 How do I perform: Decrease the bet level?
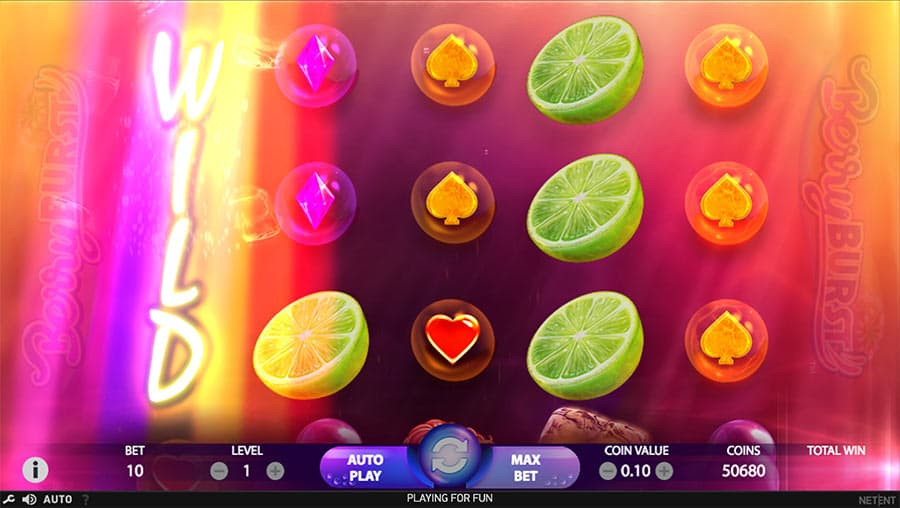click(219, 471)
